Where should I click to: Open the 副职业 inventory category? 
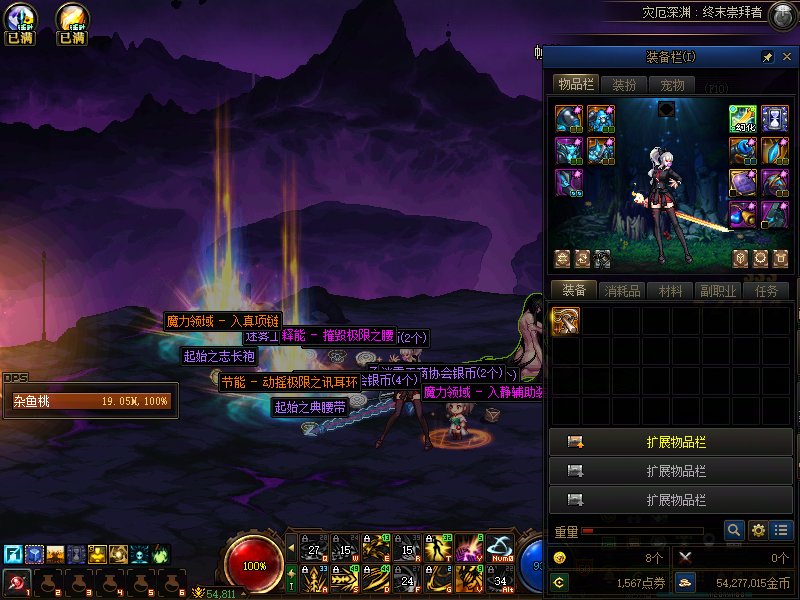[719, 291]
